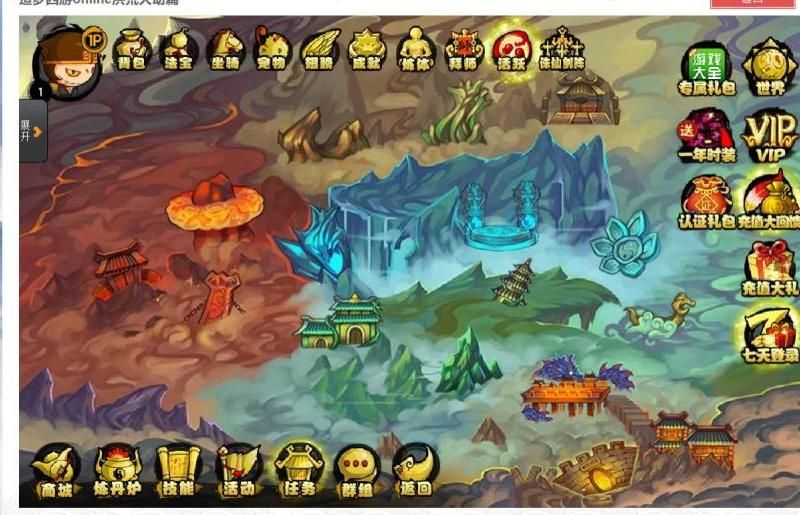Click the 返回 return button

(x=415, y=470)
